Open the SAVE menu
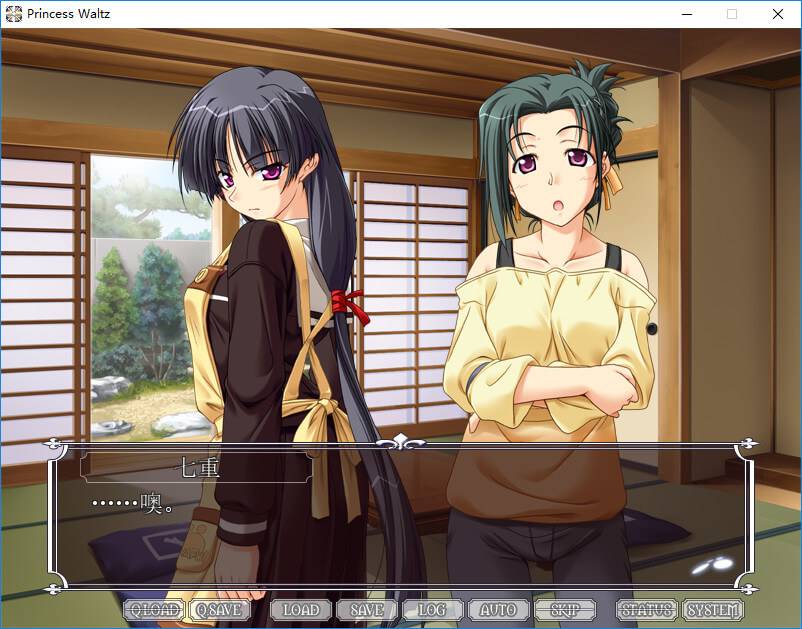802x629 pixels. tap(366, 609)
